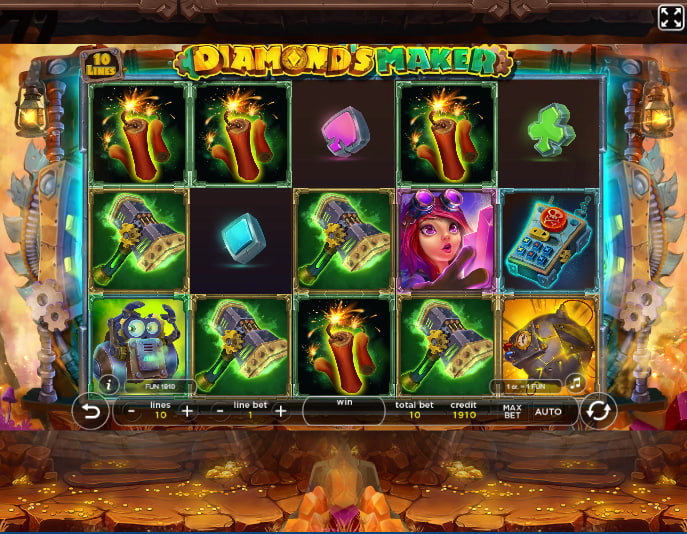Image resolution: width=687 pixels, height=534 pixels.
Task: Set the wager with MAX BET
Action: pos(512,410)
